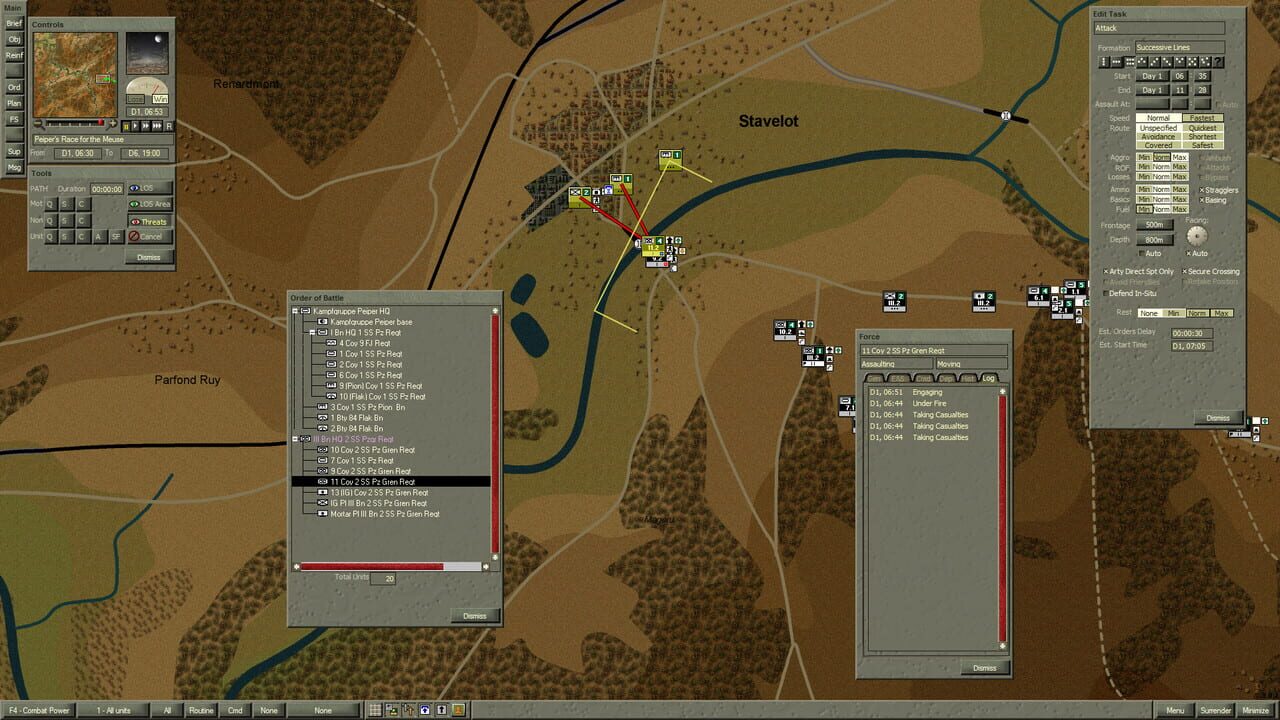Collapse the Kampfgruppe Peiper HQ tree

[x=294, y=311]
